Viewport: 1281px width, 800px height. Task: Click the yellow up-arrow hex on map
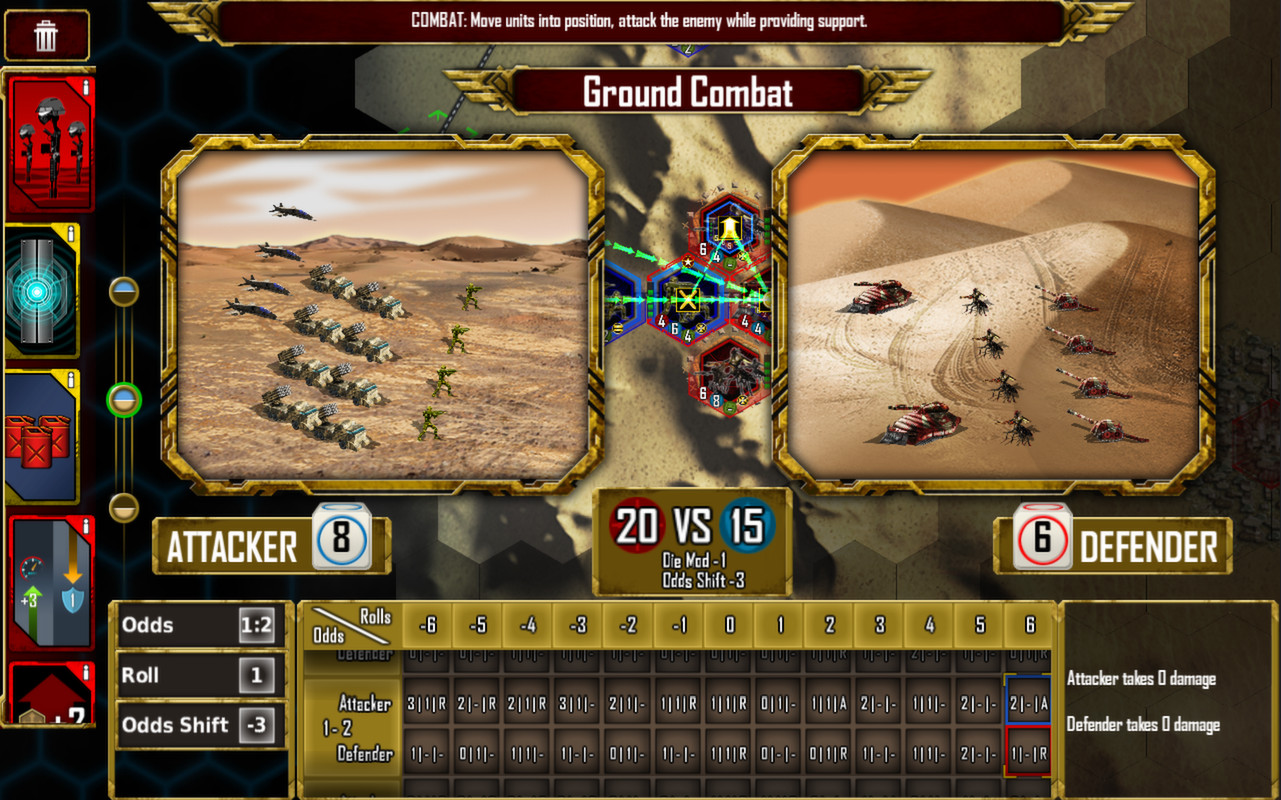coord(730,227)
